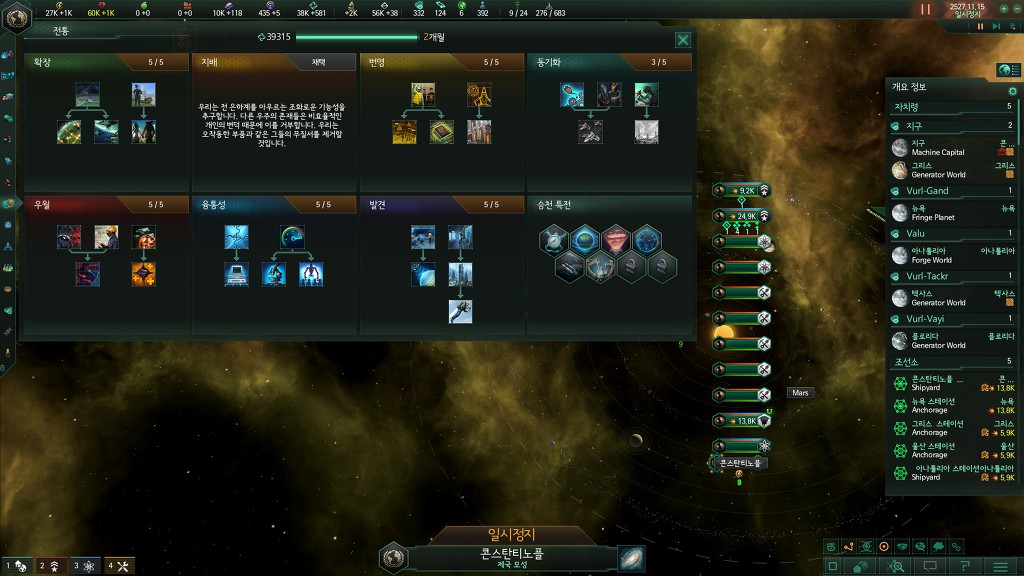Open outliner settings gear icon

pos(1012,91)
